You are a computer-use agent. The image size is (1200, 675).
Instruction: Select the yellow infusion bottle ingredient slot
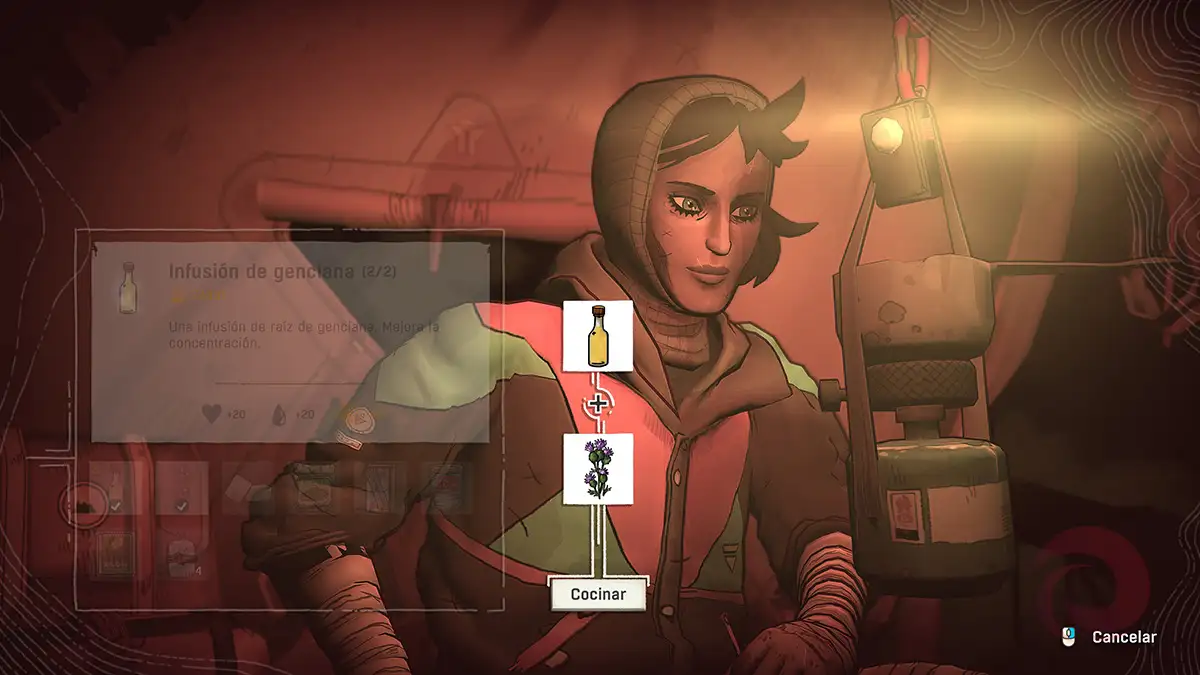[x=597, y=336]
